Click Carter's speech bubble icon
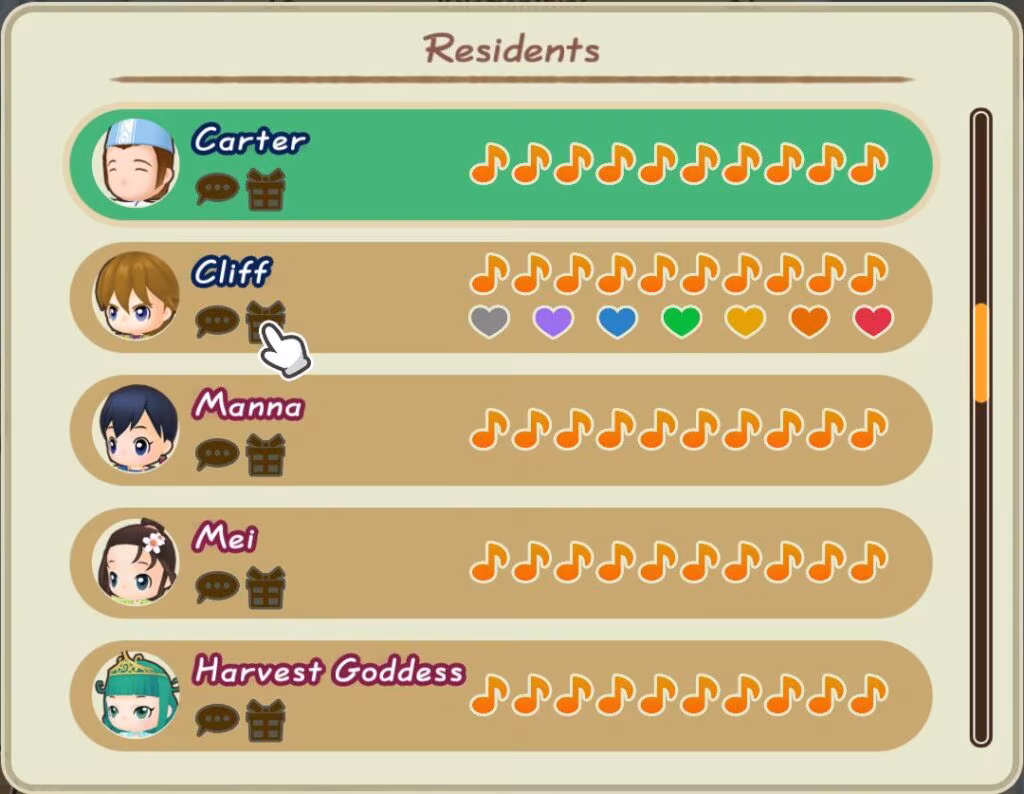This screenshot has width=1024, height=794. pyautogui.click(x=216, y=189)
